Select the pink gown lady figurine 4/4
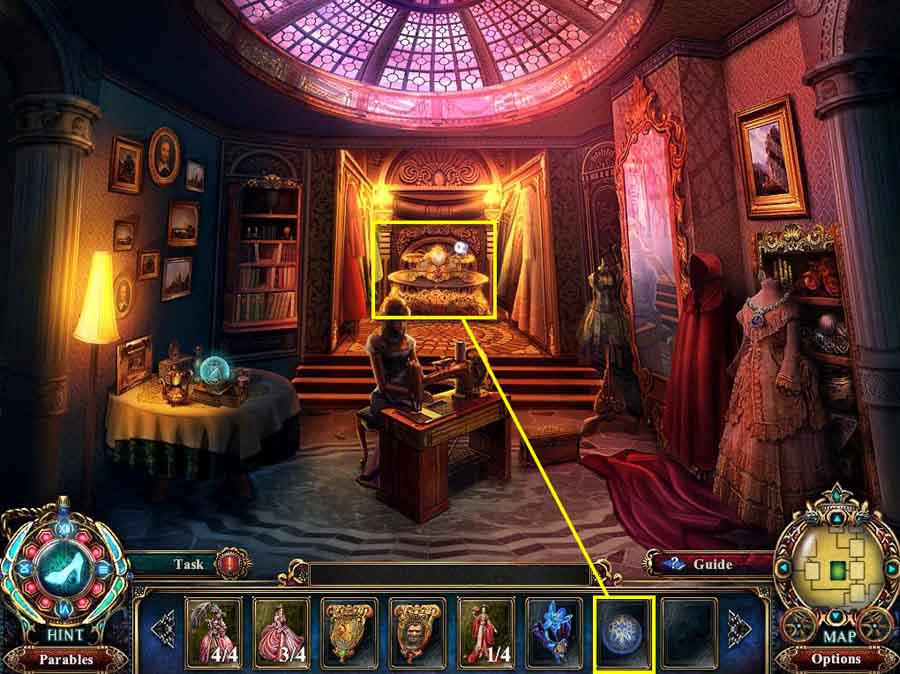Screen dimensions: 900x674 [213, 631]
